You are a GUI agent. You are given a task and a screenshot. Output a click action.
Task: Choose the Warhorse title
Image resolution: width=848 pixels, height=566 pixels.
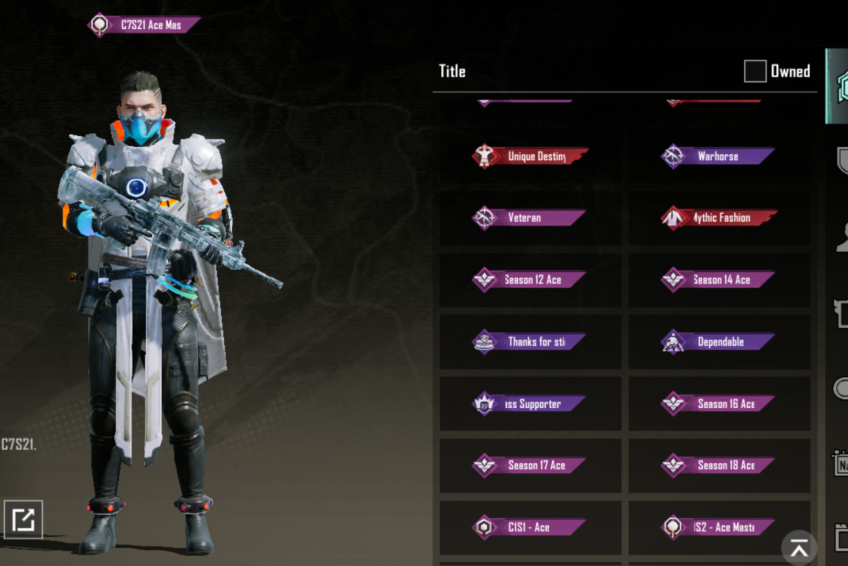[x=719, y=156]
